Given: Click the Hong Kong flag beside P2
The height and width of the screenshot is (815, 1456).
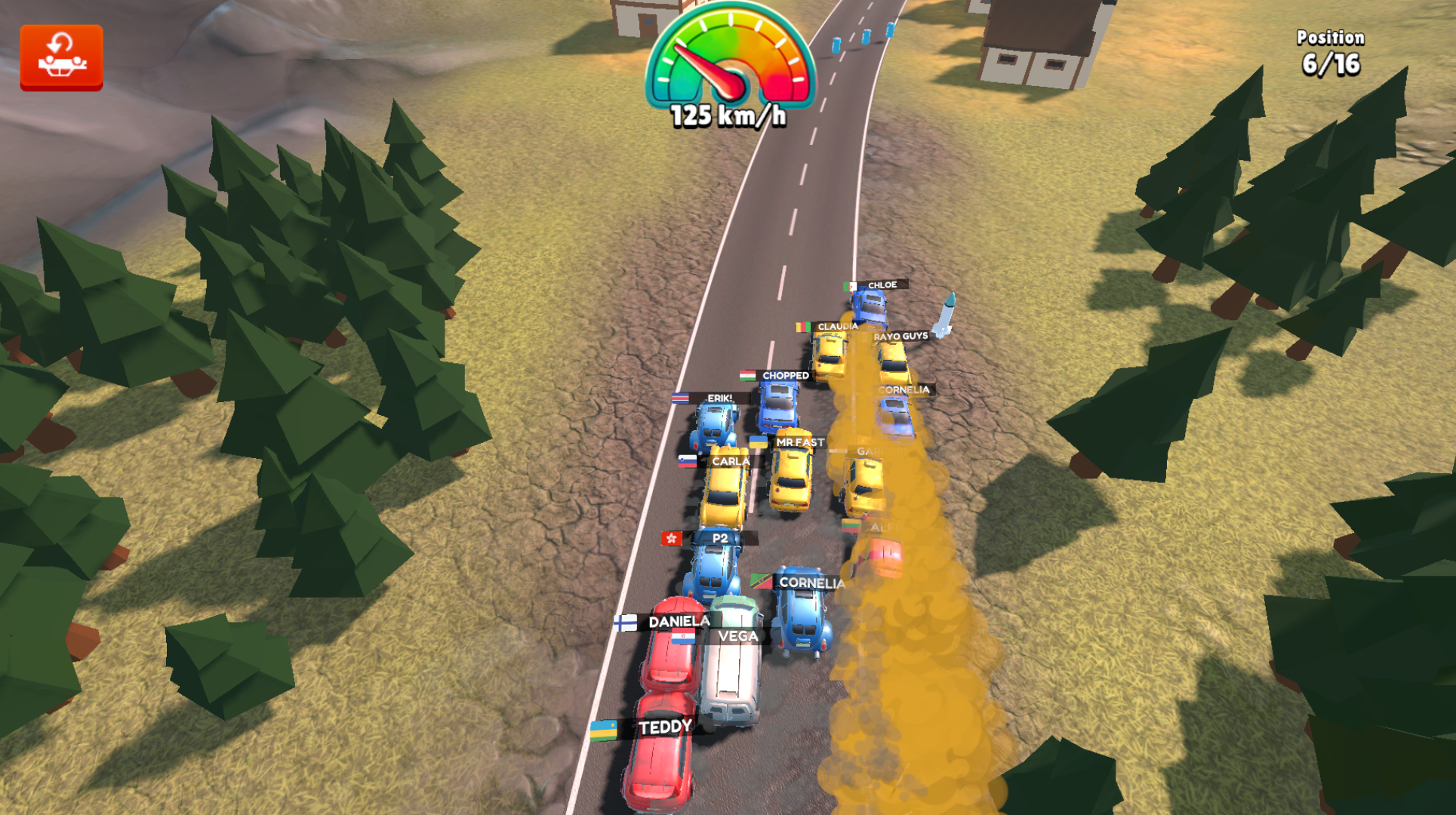Looking at the screenshot, I should click(671, 537).
